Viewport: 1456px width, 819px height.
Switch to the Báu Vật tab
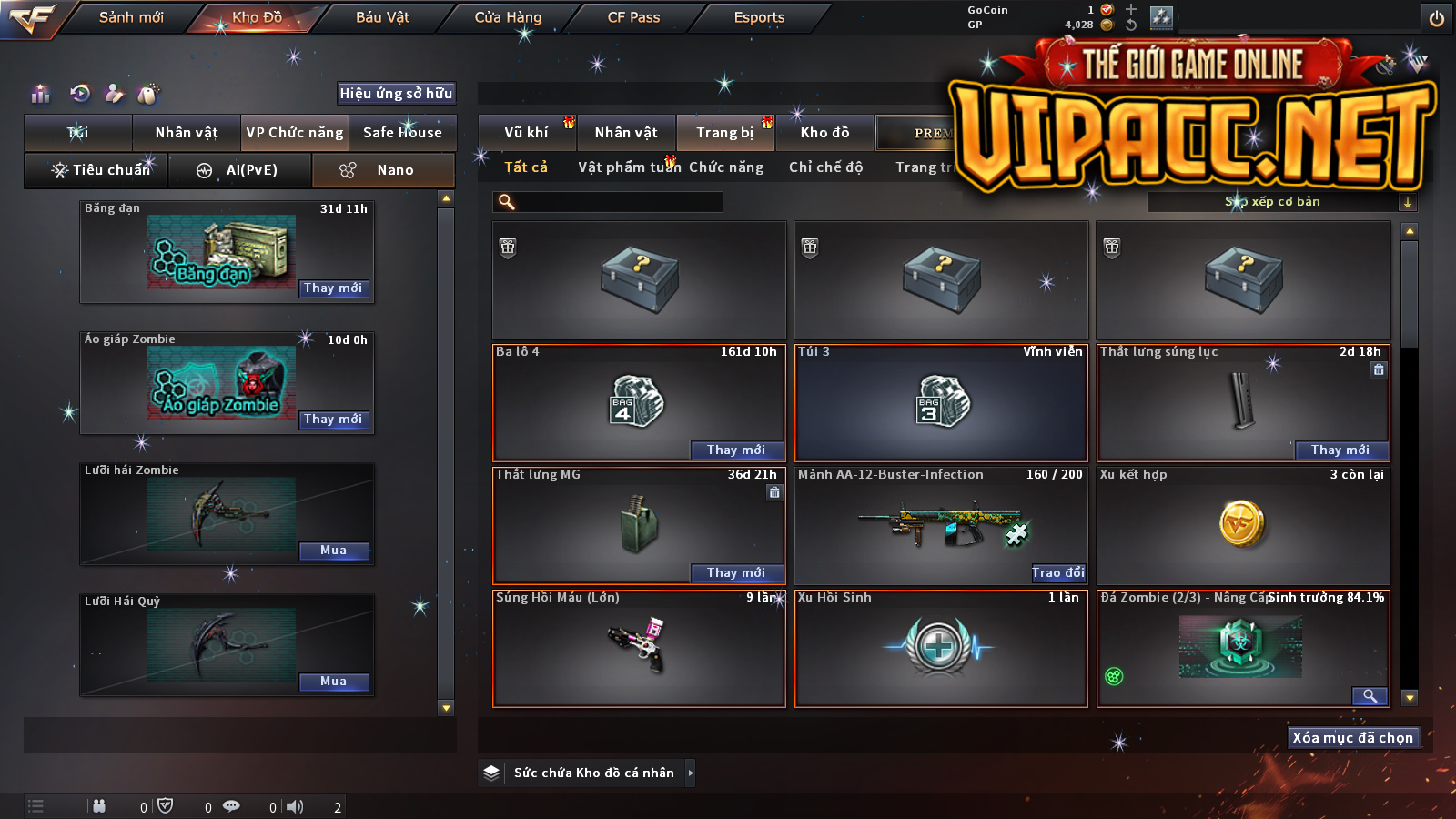tap(382, 17)
